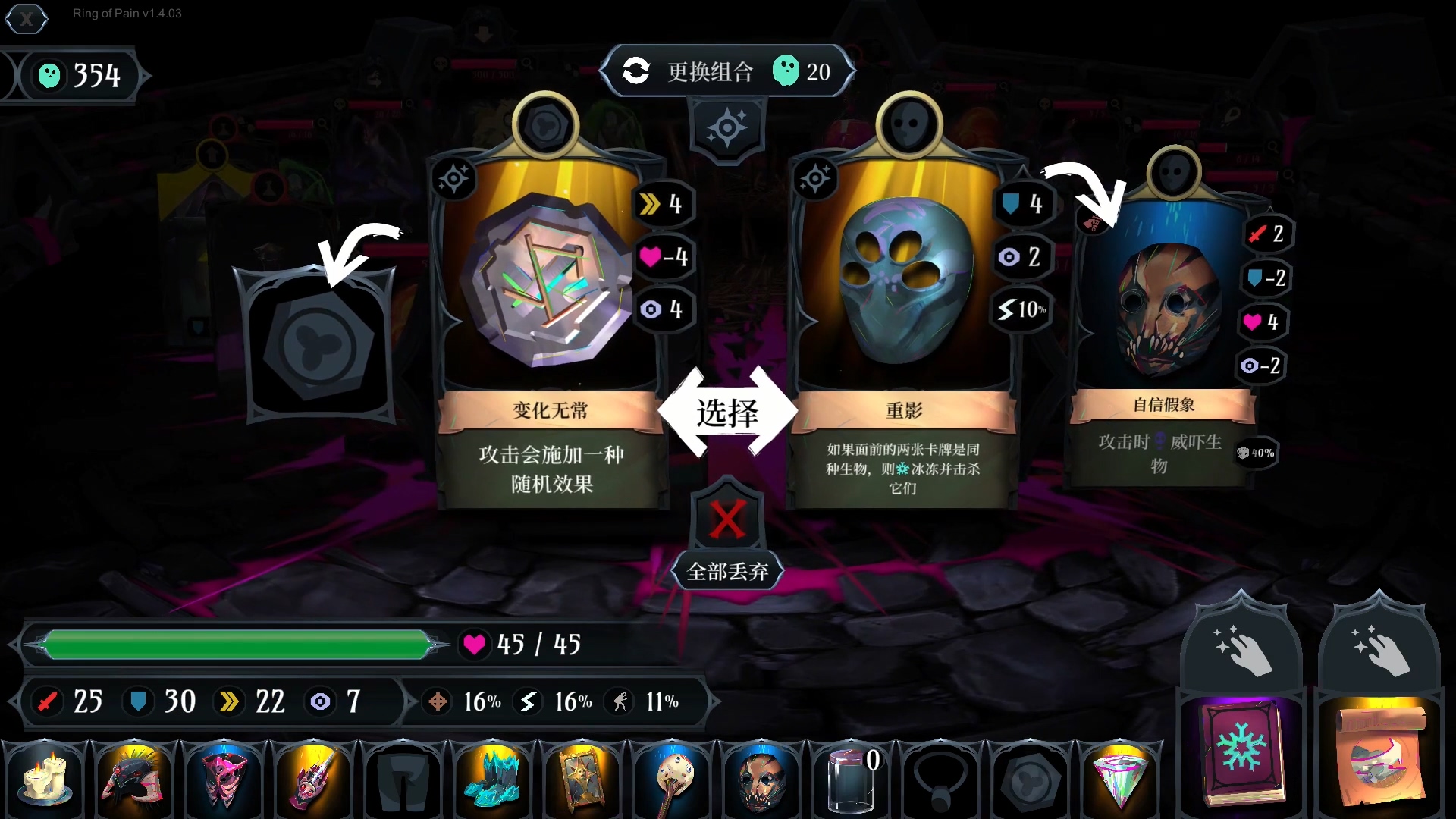Click the red X discard button
This screenshot has height=819, width=1456.
[x=727, y=519]
